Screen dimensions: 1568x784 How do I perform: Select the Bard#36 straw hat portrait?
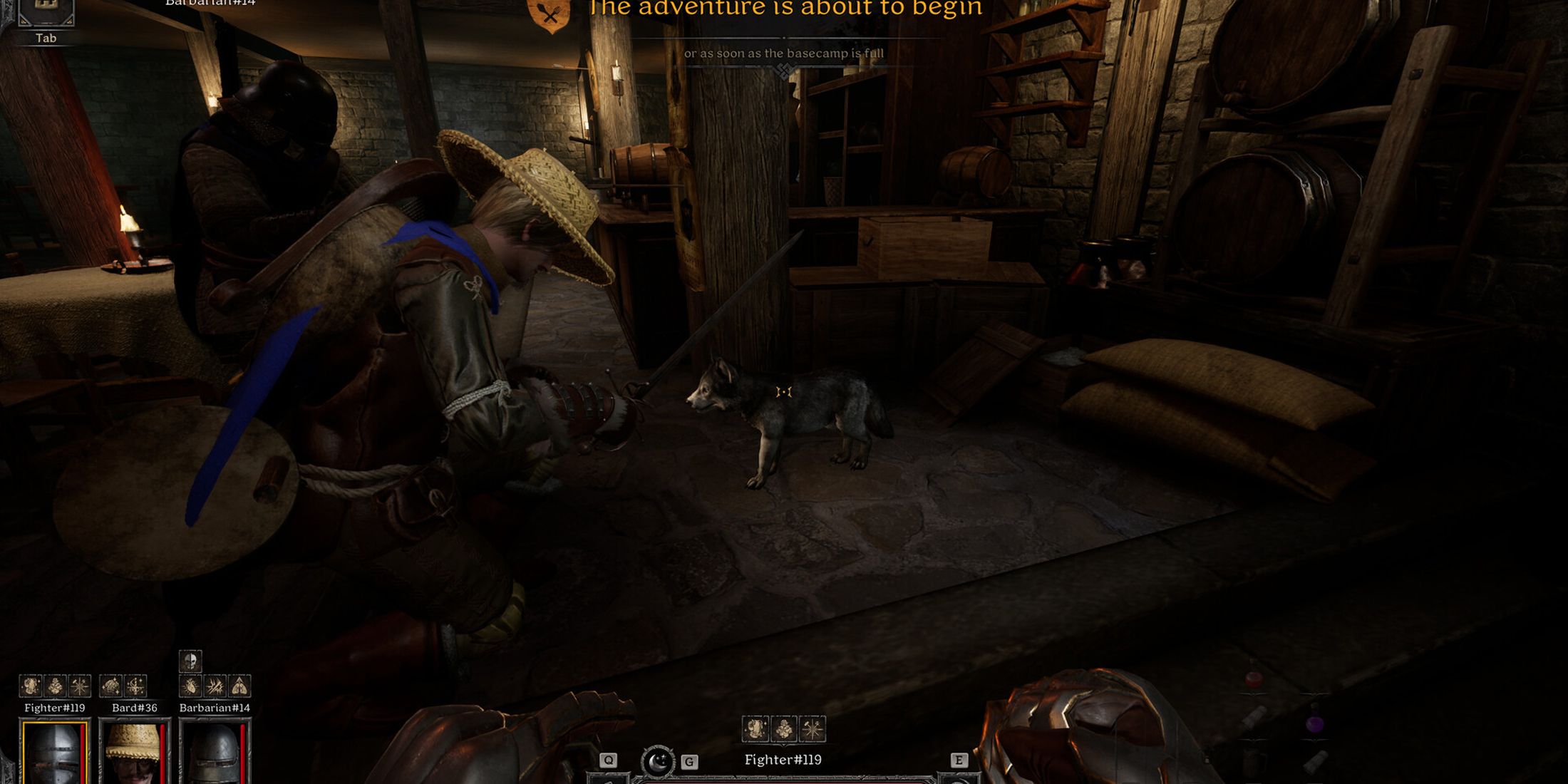click(134, 753)
